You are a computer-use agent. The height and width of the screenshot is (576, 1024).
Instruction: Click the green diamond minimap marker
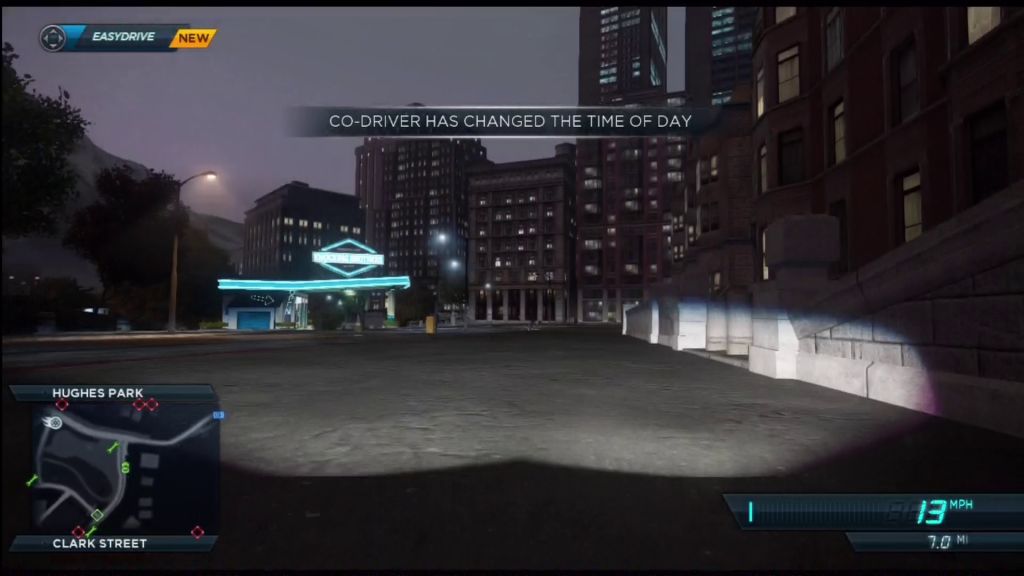click(97, 515)
